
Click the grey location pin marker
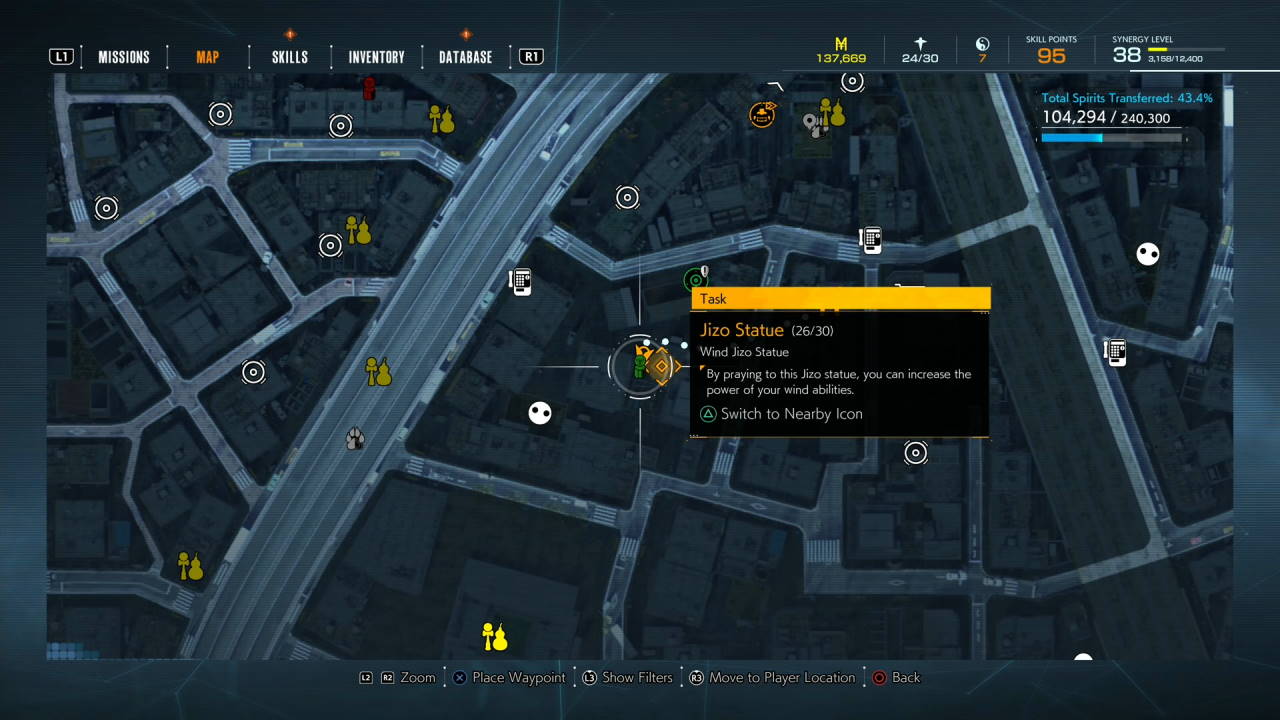coord(811,124)
